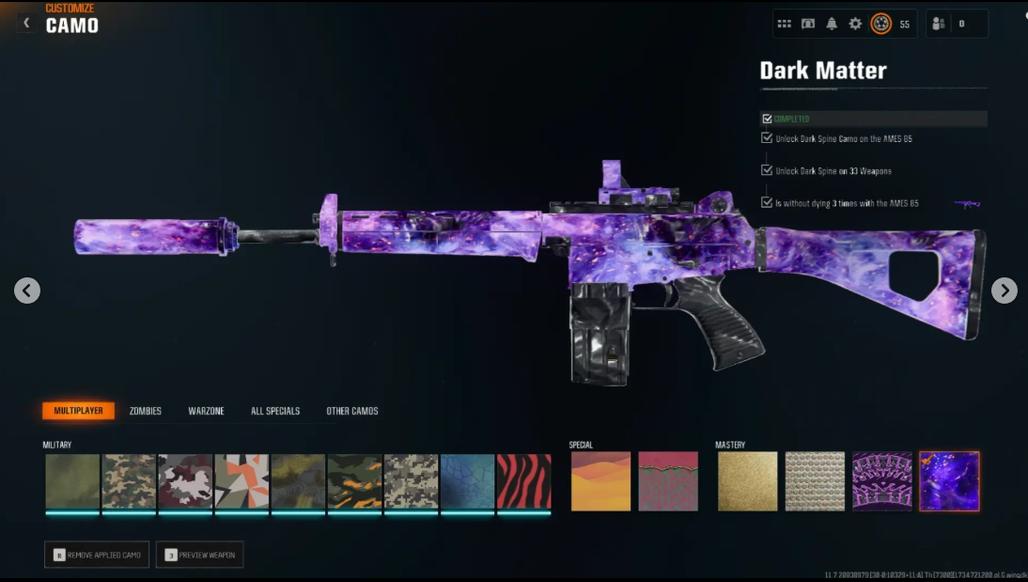Show the All Specials tab
1028x582 pixels.
[275, 411]
